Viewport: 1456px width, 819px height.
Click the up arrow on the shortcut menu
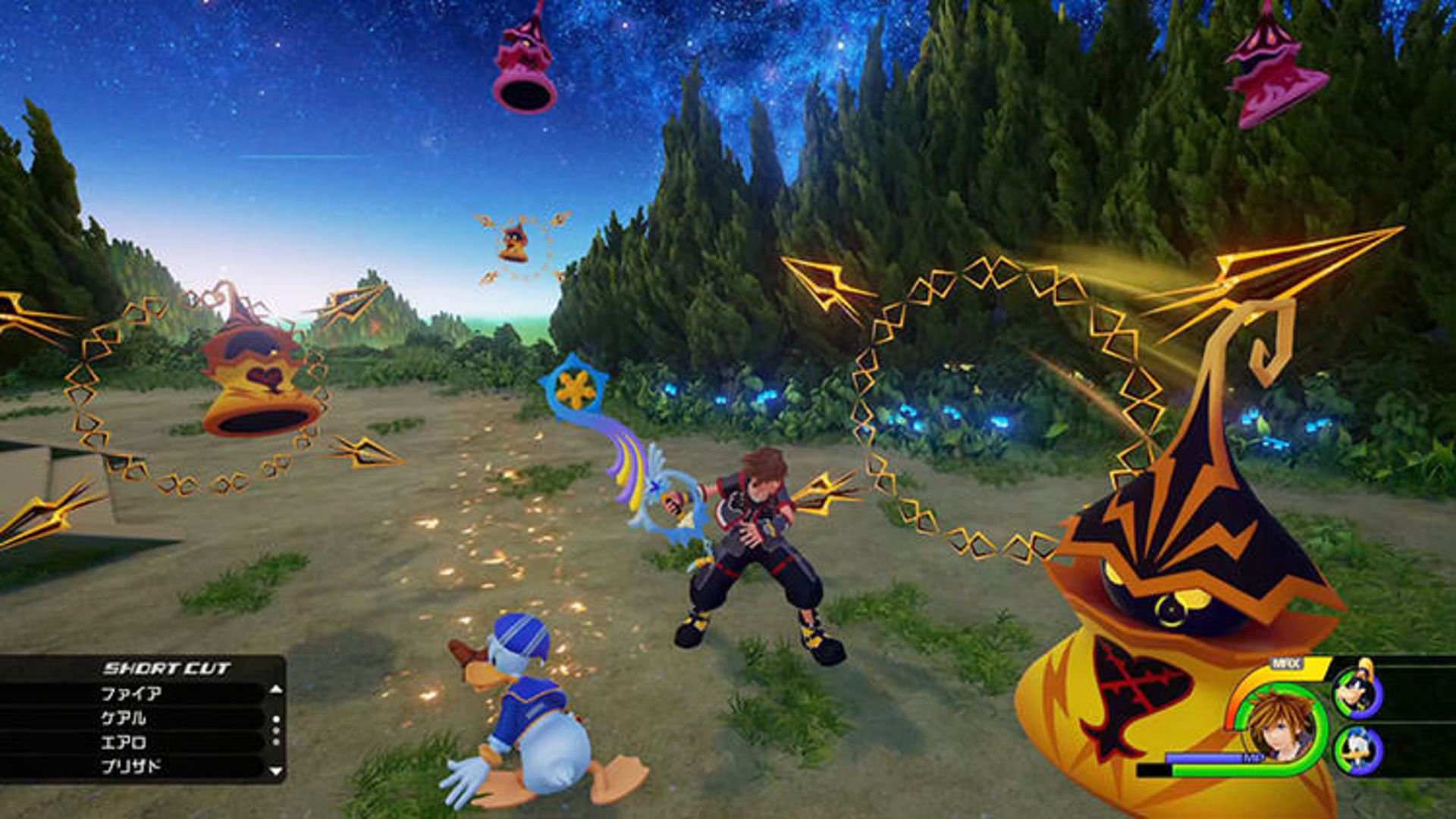pos(276,691)
